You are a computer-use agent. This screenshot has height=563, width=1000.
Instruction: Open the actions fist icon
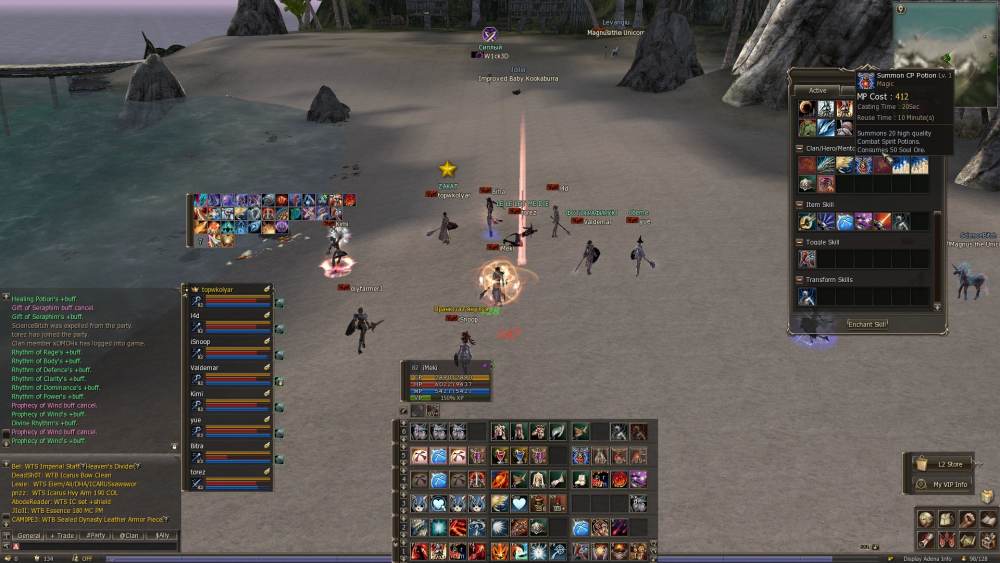point(967,519)
